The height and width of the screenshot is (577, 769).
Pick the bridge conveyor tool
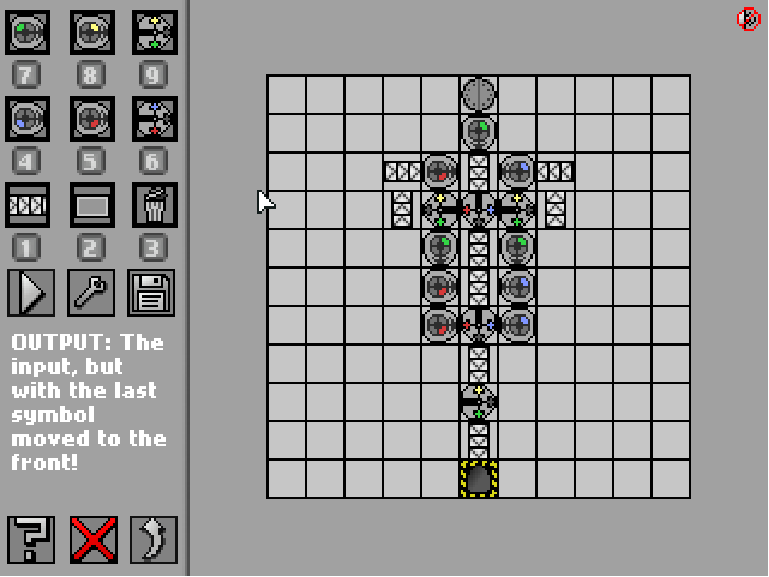91,205
